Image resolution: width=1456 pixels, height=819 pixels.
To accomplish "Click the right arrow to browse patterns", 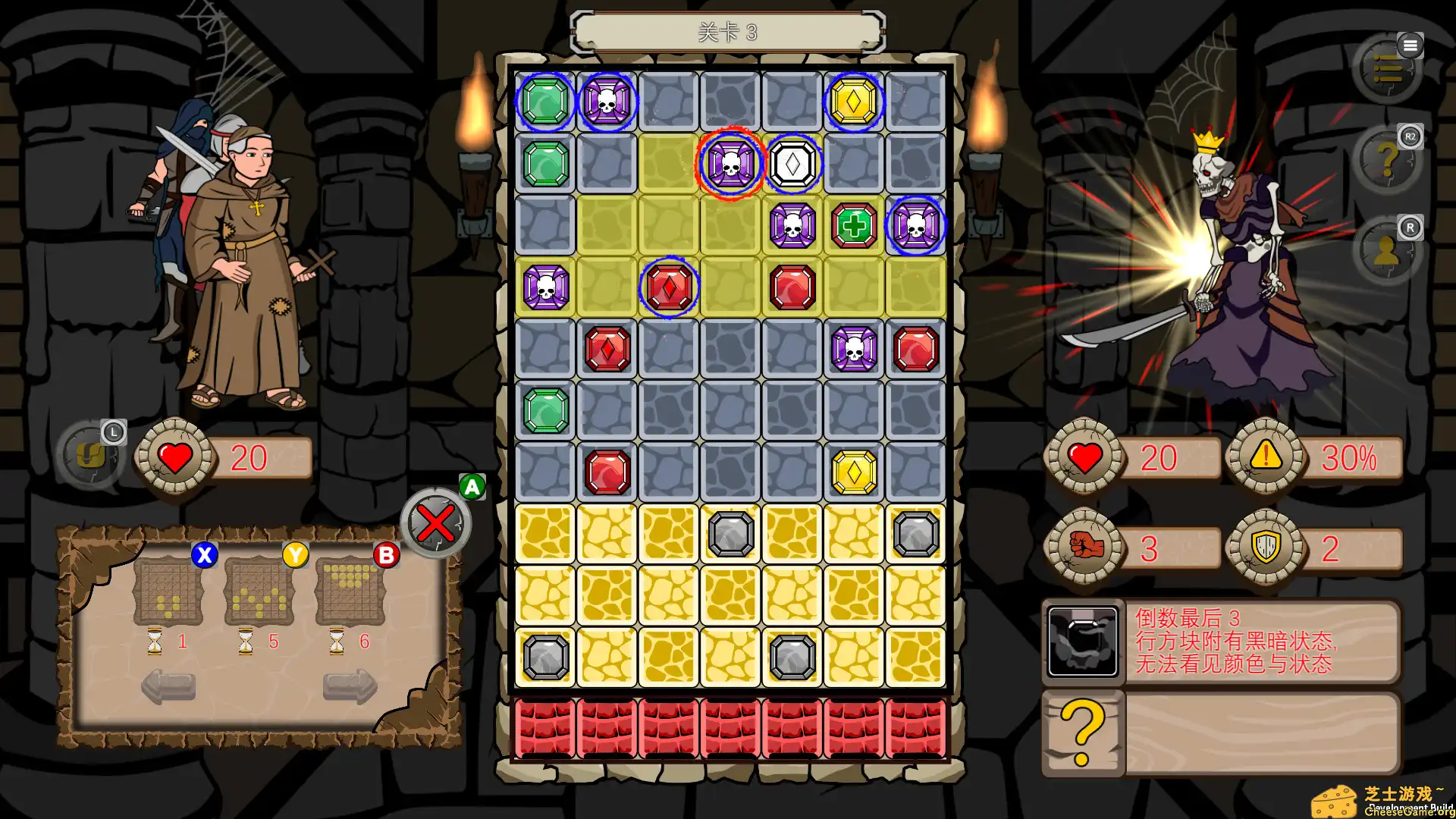I will tap(350, 686).
